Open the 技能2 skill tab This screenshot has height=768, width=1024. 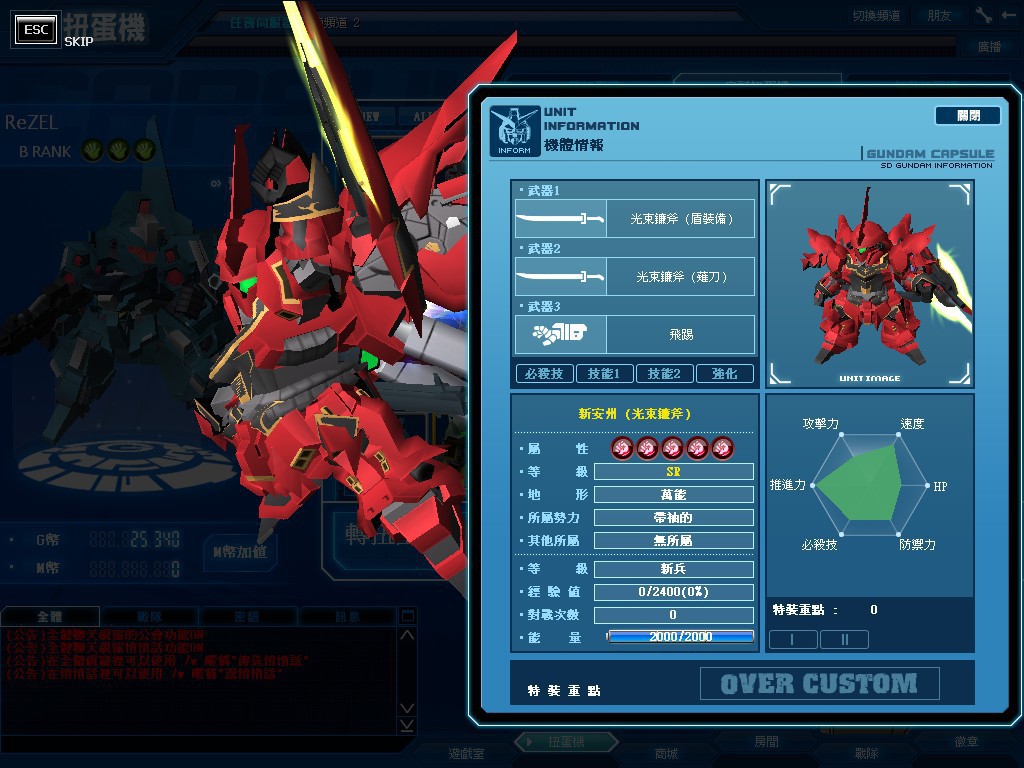click(664, 374)
